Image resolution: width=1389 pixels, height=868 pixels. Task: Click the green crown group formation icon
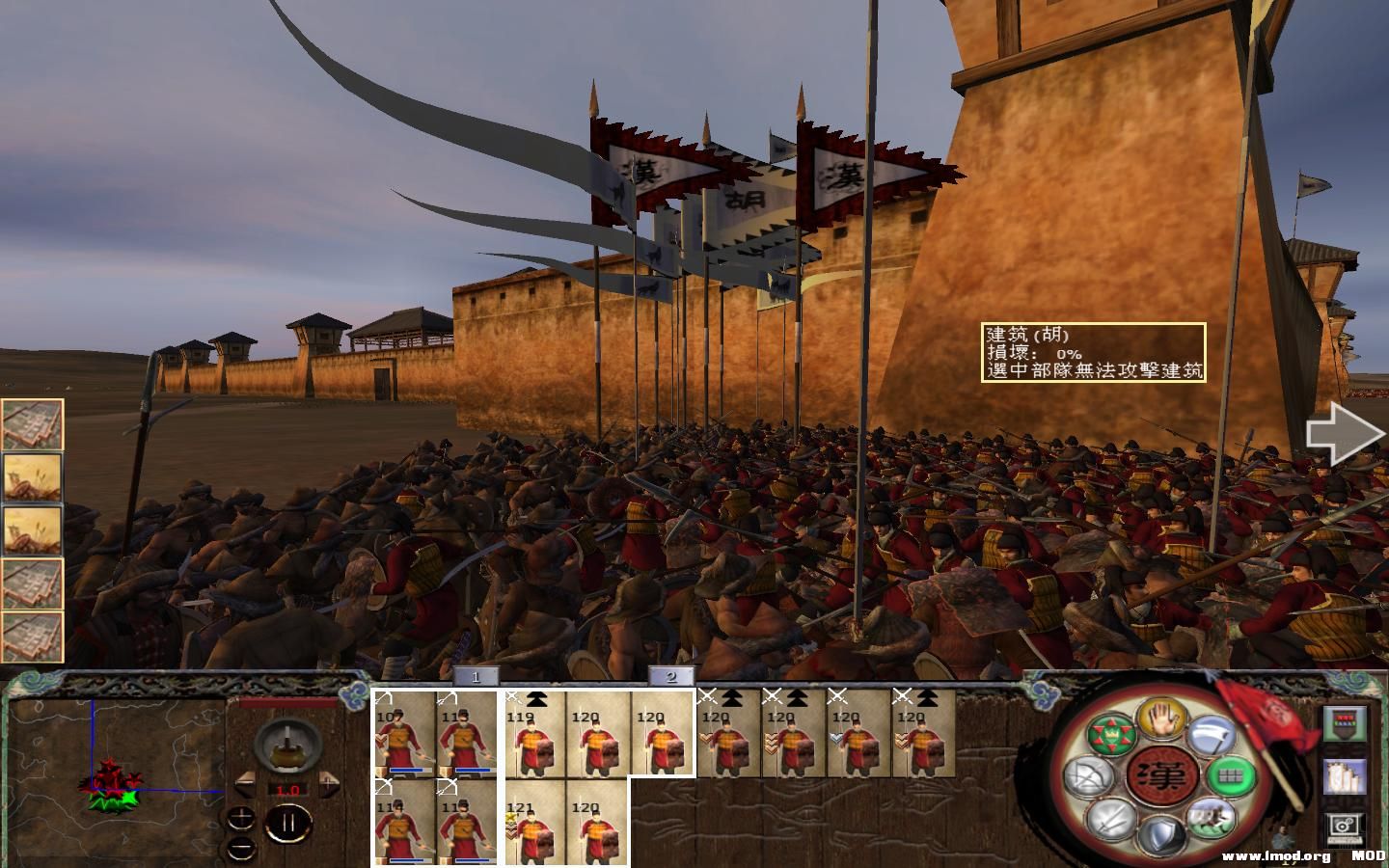[x=1111, y=733]
